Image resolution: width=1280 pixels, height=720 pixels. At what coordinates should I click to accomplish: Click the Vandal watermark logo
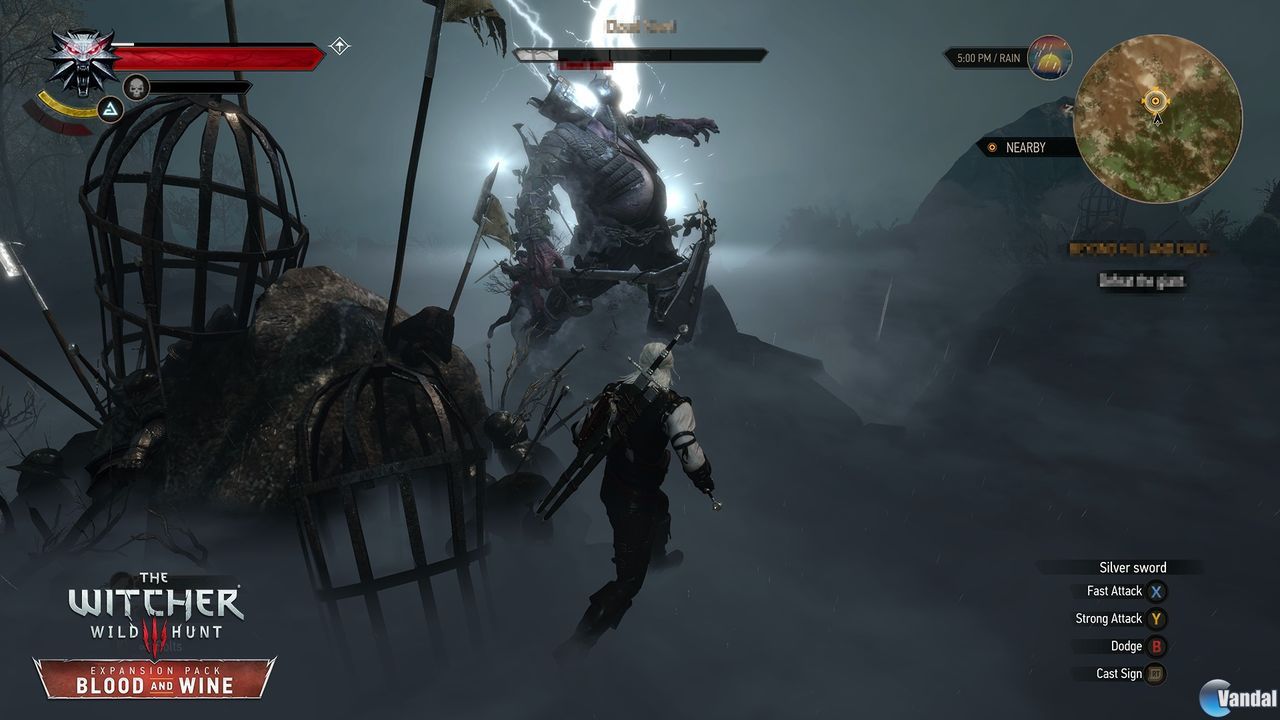[1239, 697]
